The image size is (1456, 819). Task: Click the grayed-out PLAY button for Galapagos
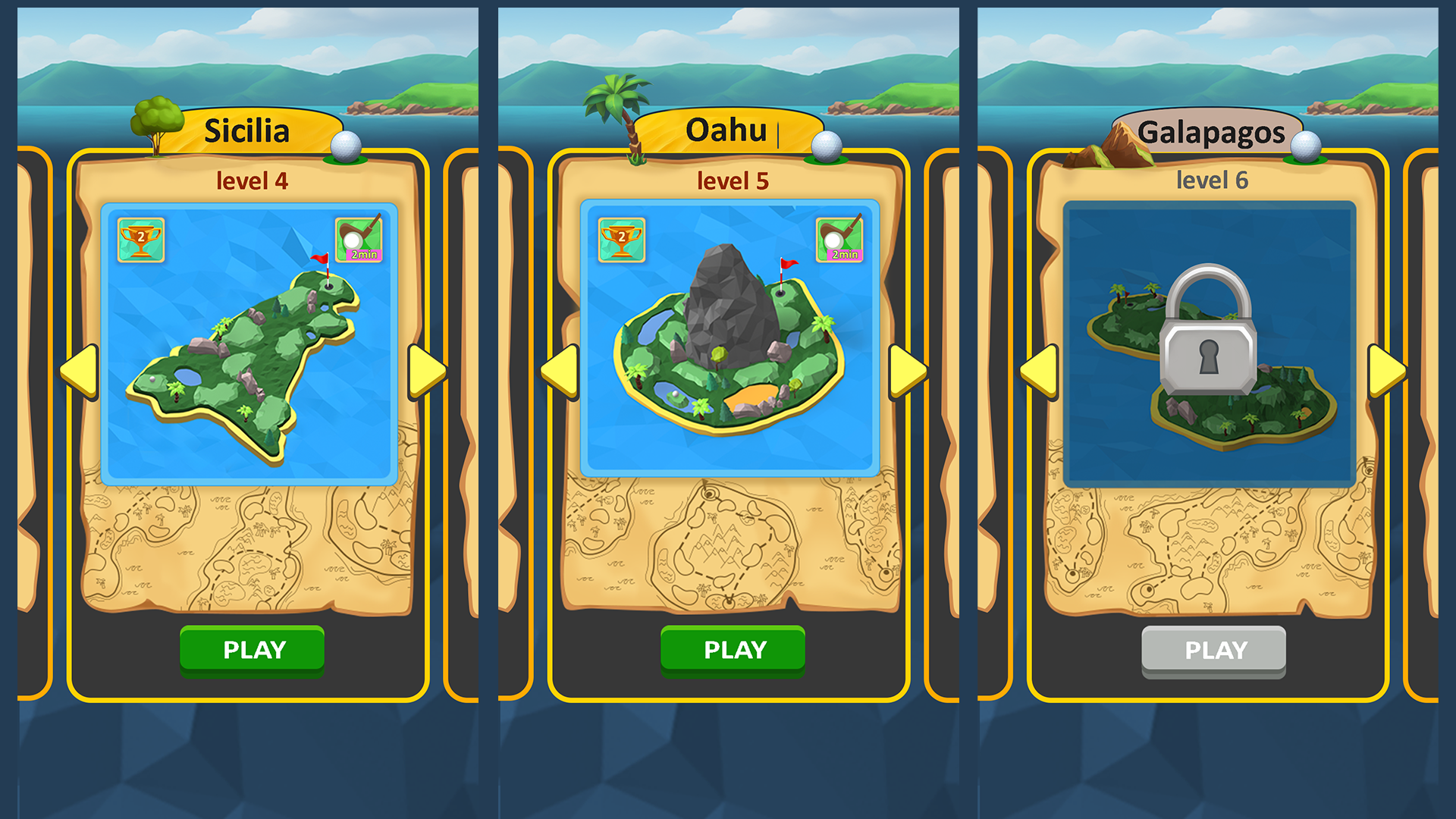[1213, 649]
